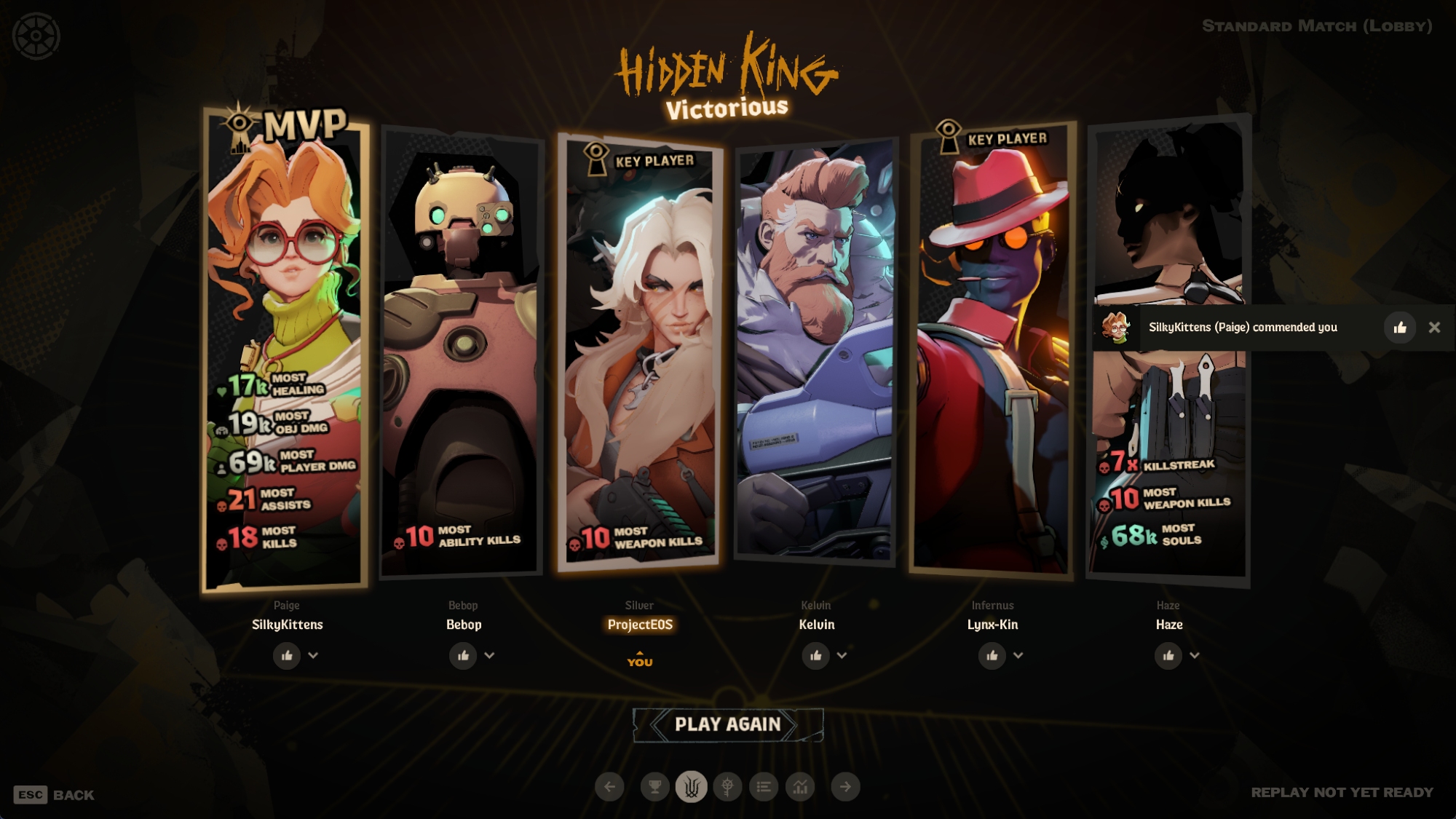
Task: Commend SilkyKittens with the thumbs-up button
Action: click(287, 656)
